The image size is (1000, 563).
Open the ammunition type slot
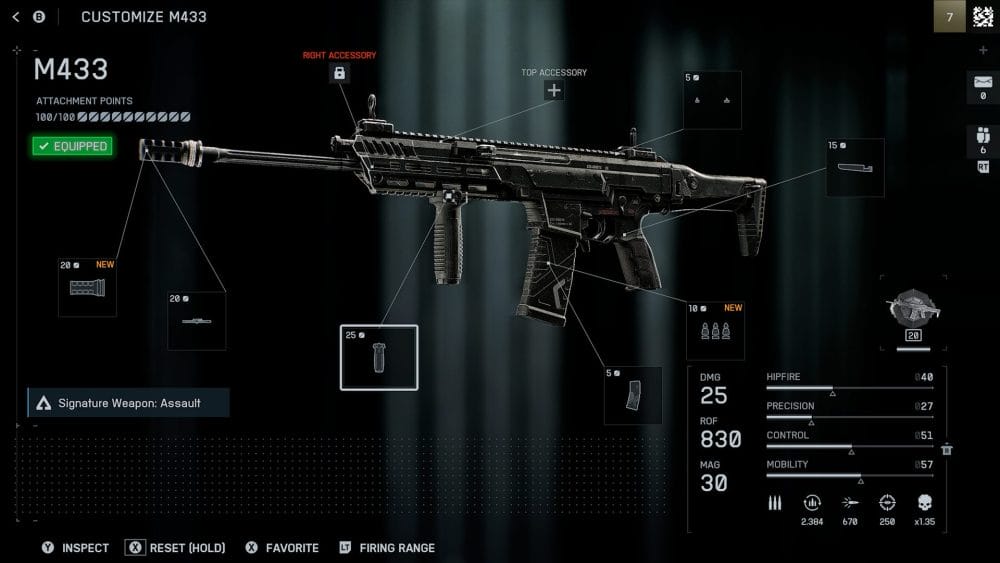click(715, 331)
